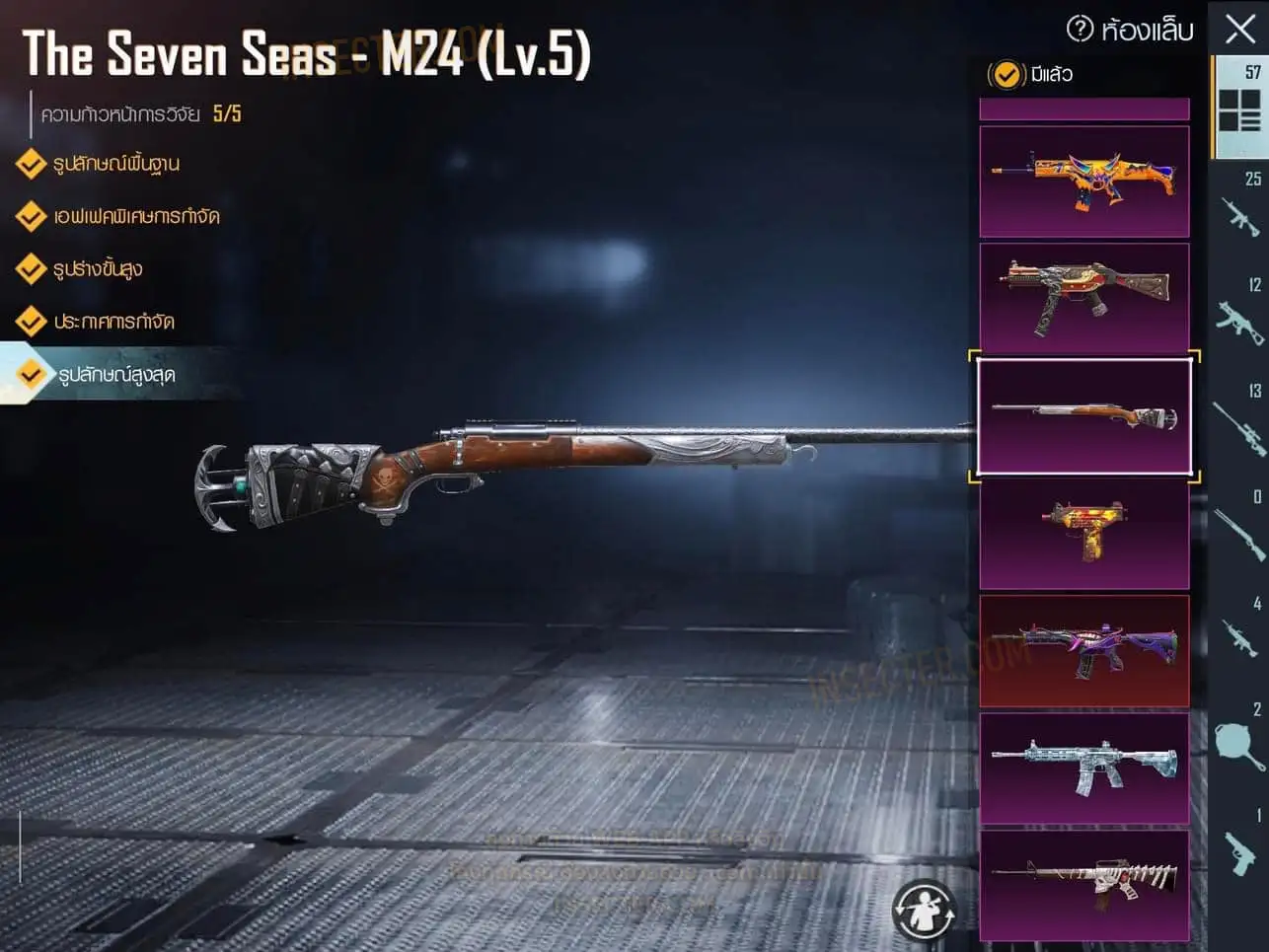Switch to the pistol category tab

[x=1240, y=848]
